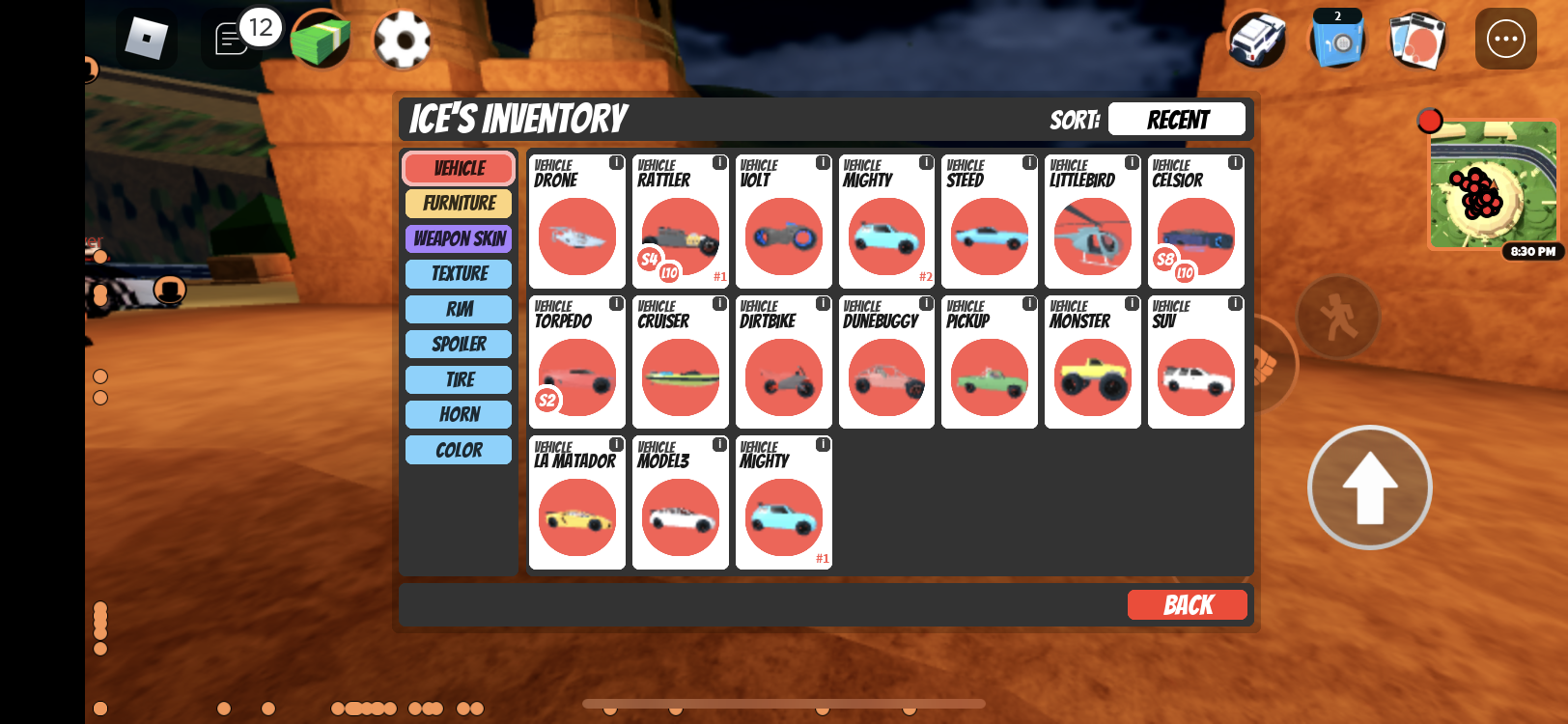View info on the Monster vehicle card
Viewport: 1568px width, 724px height.
pyautogui.click(x=1131, y=302)
